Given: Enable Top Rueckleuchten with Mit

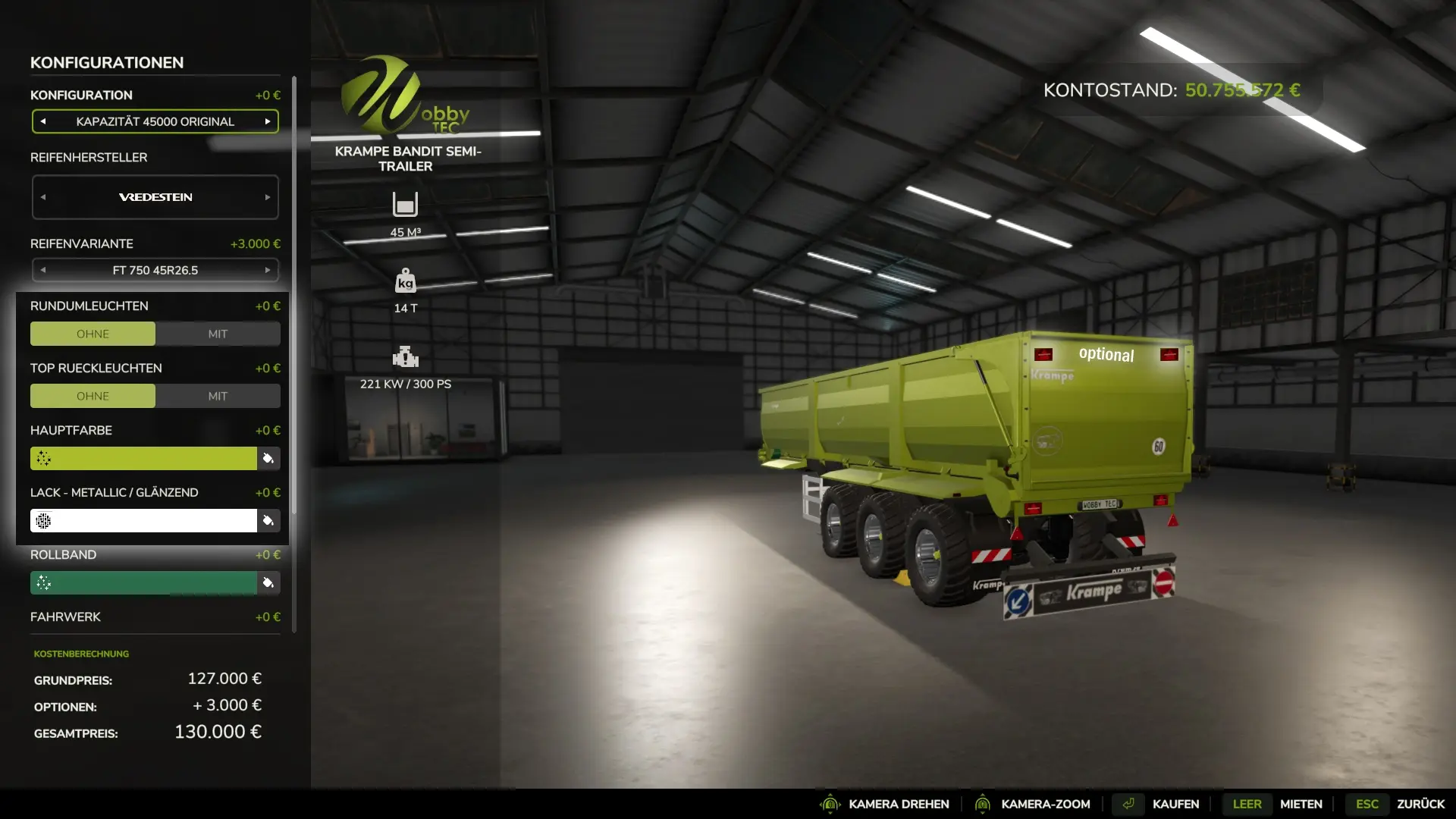Looking at the screenshot, I should tap(218, 396).
